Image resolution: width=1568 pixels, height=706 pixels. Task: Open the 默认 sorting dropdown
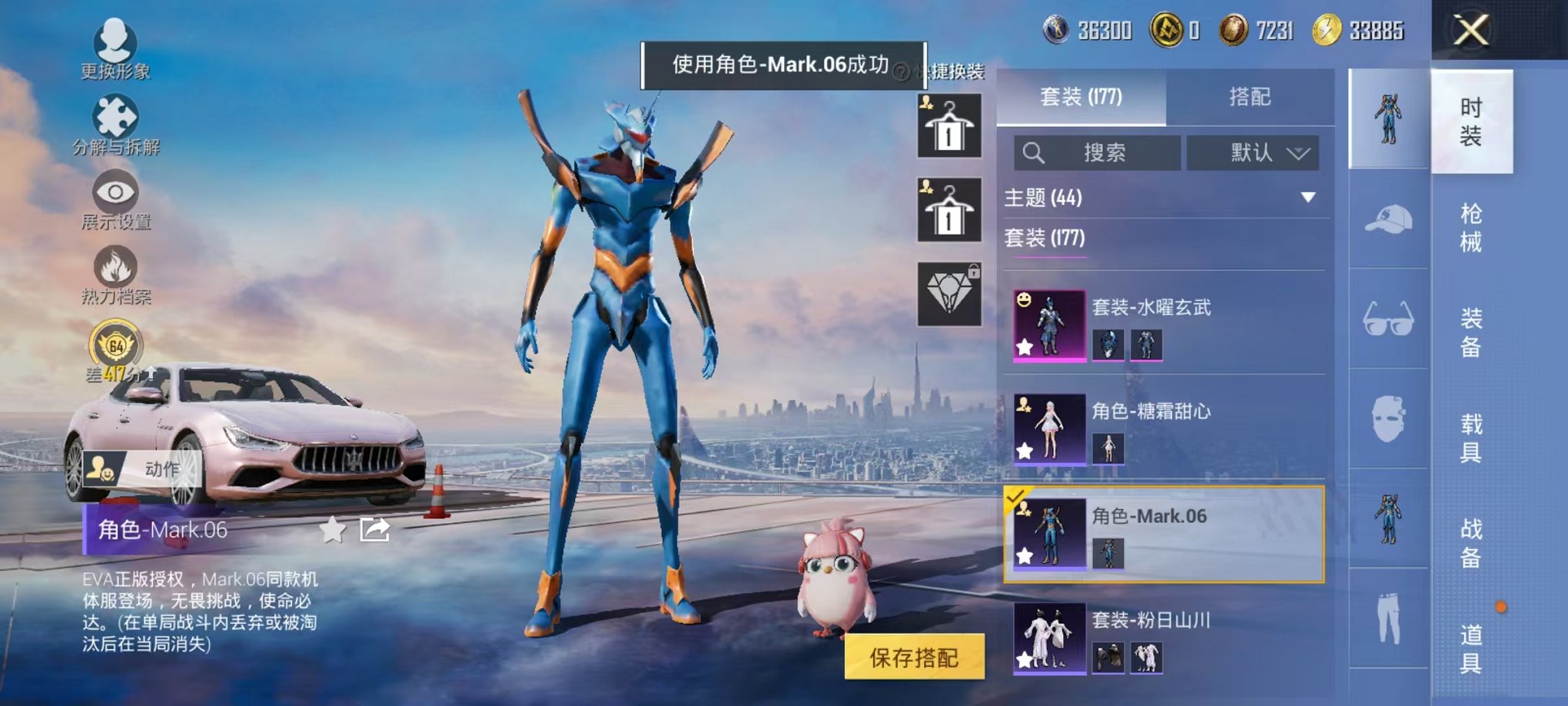point(1254,153)
